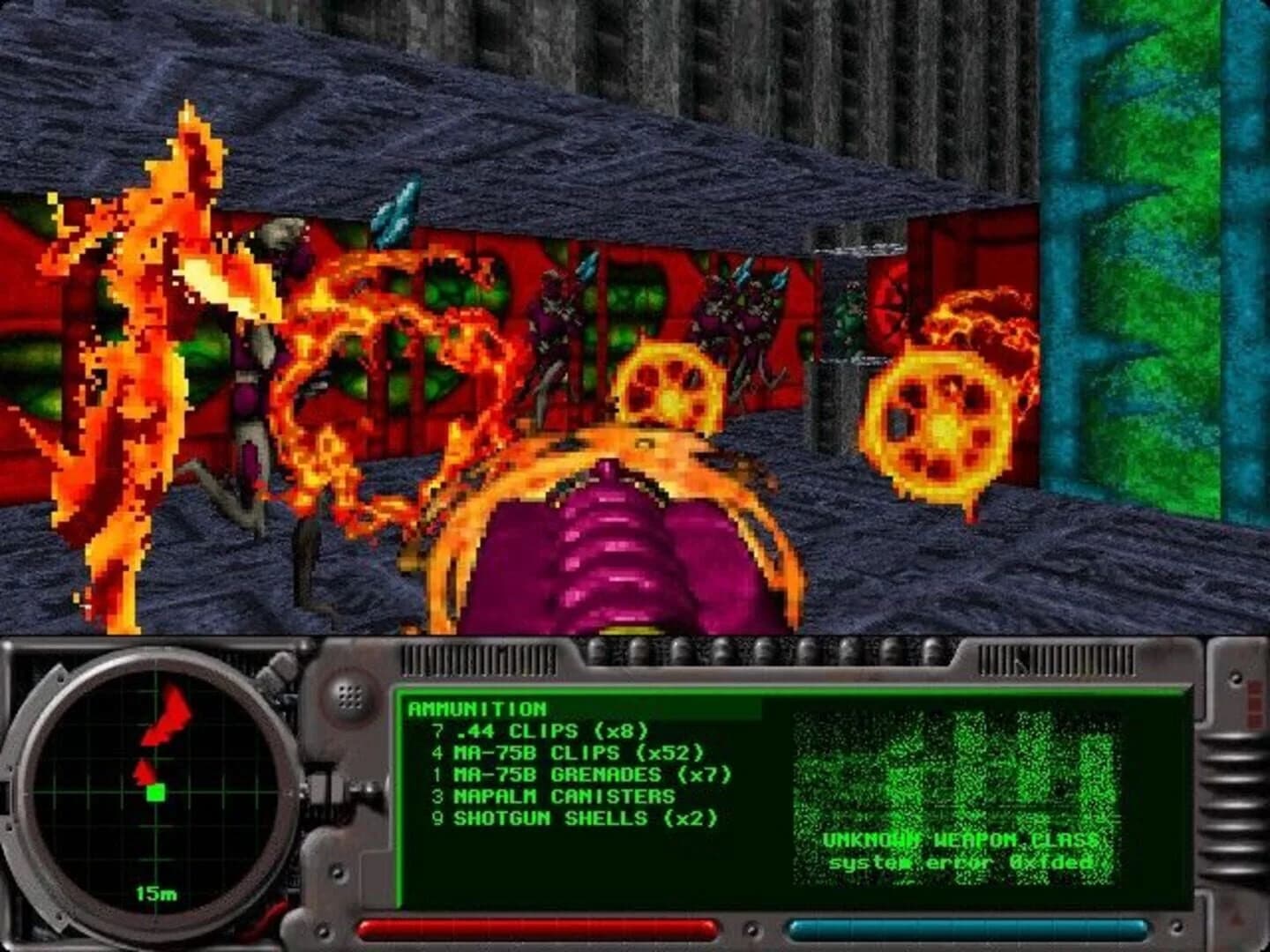This screenshot has width=1270, height=952.
Task: Expand the AMMUNITION panel header
Action: [x=476, y=707]
